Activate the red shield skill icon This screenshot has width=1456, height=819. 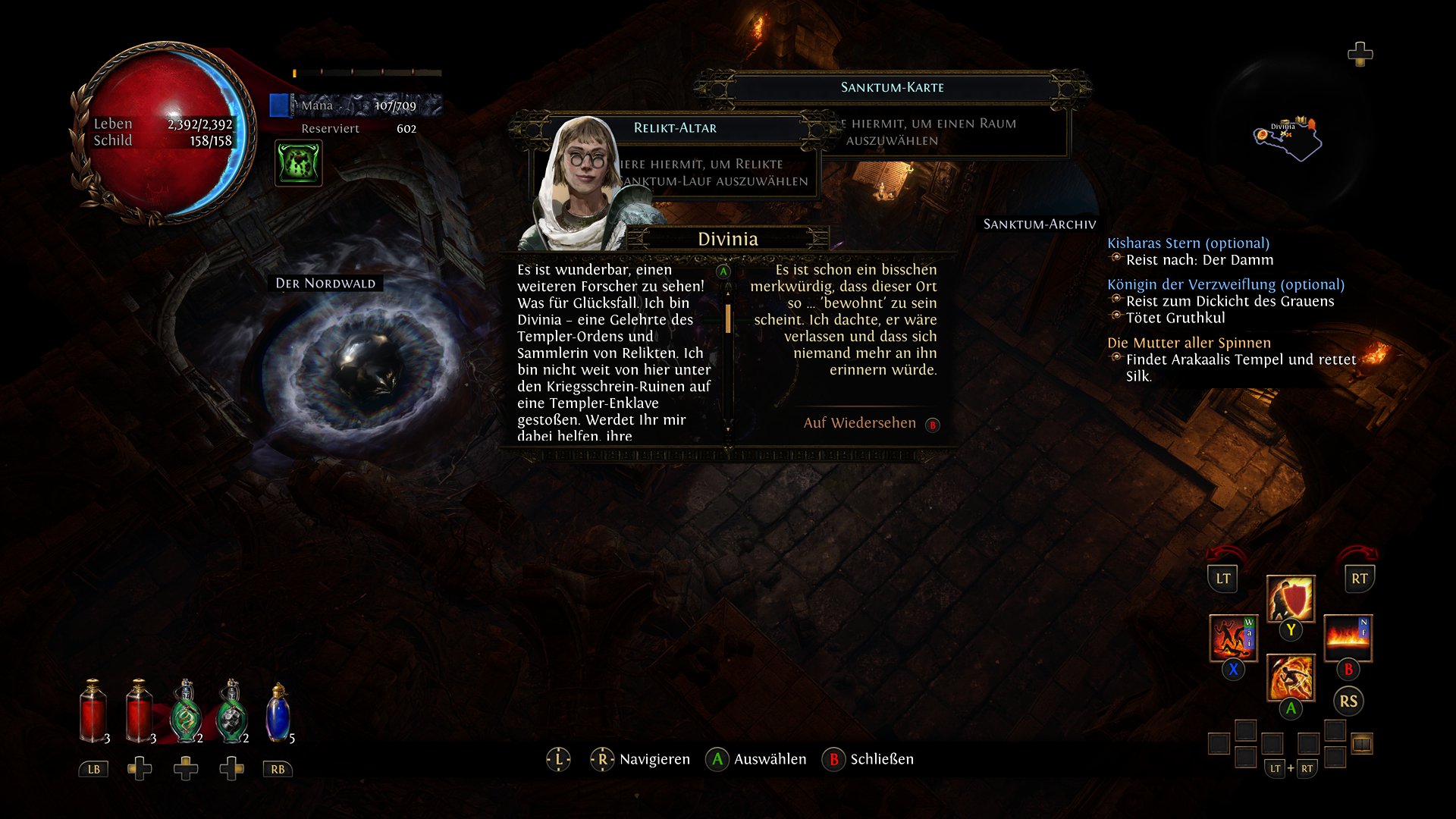pyautogui.click(x=1290, y=598)
